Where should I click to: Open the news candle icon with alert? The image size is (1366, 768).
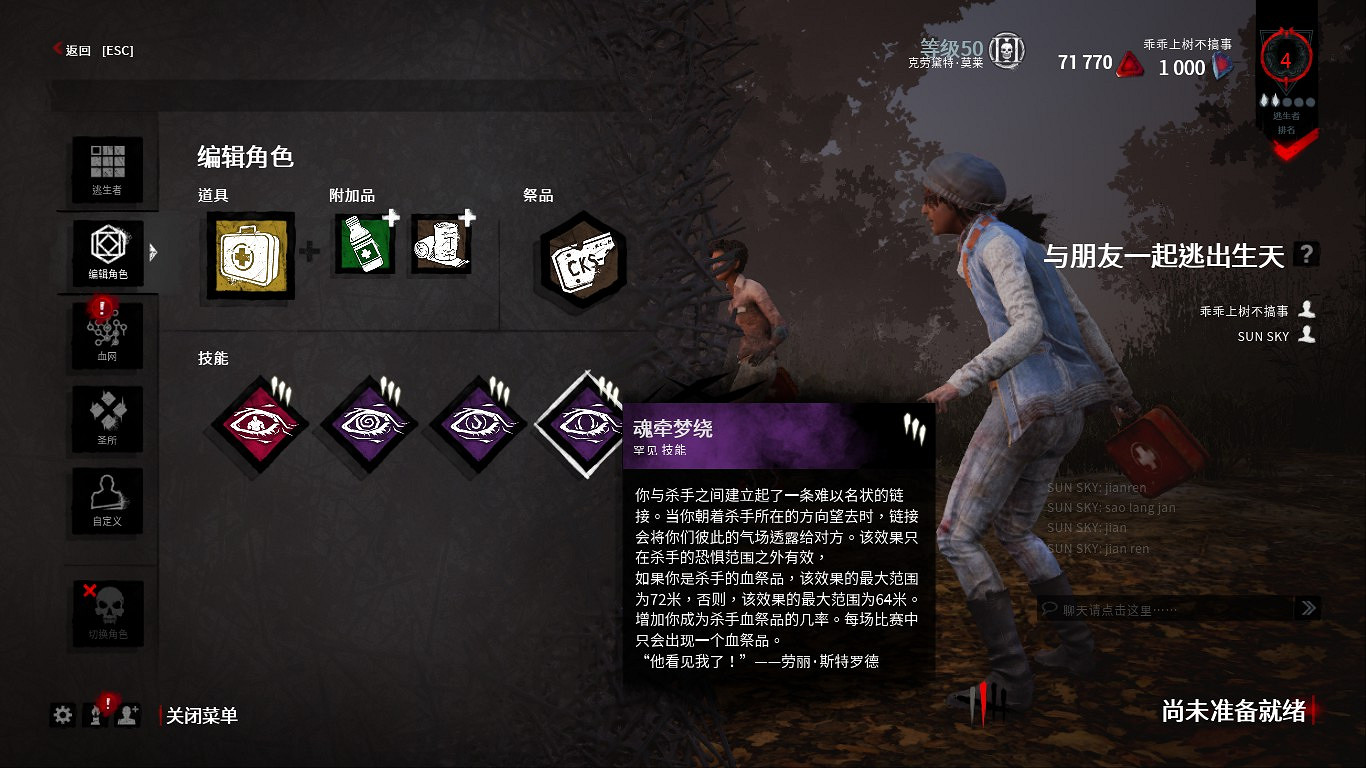[95, 716]
